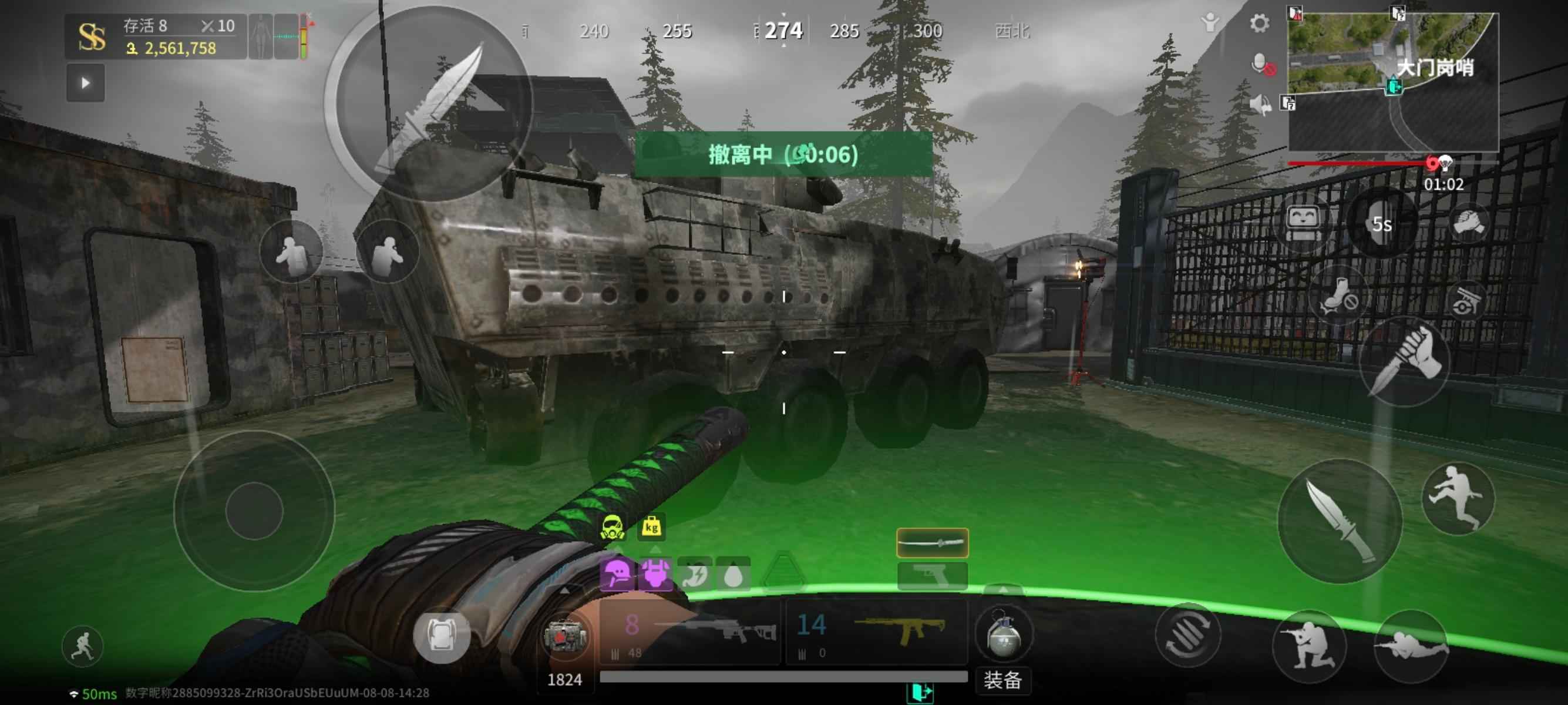Select the pistol sidearm slot
Image resolution: width=1568 pixels, height=705 pixels.
pyautogui.click(x=932, y=575)
